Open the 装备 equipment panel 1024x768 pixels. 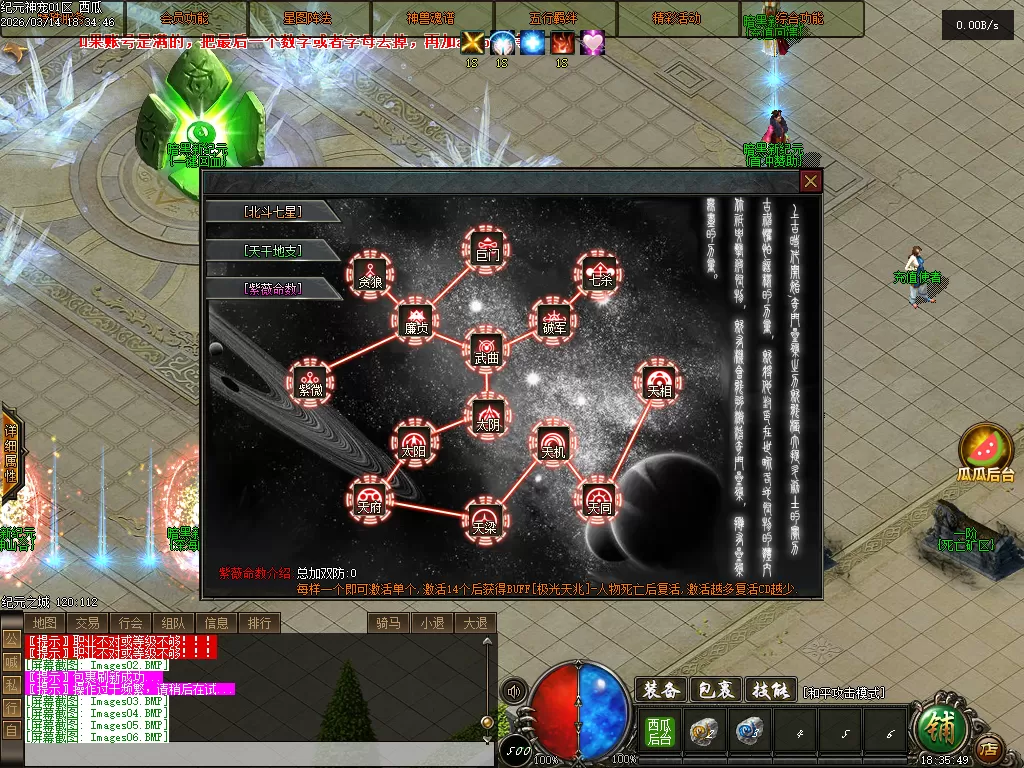pyautogui.click(x=660, y=690)
